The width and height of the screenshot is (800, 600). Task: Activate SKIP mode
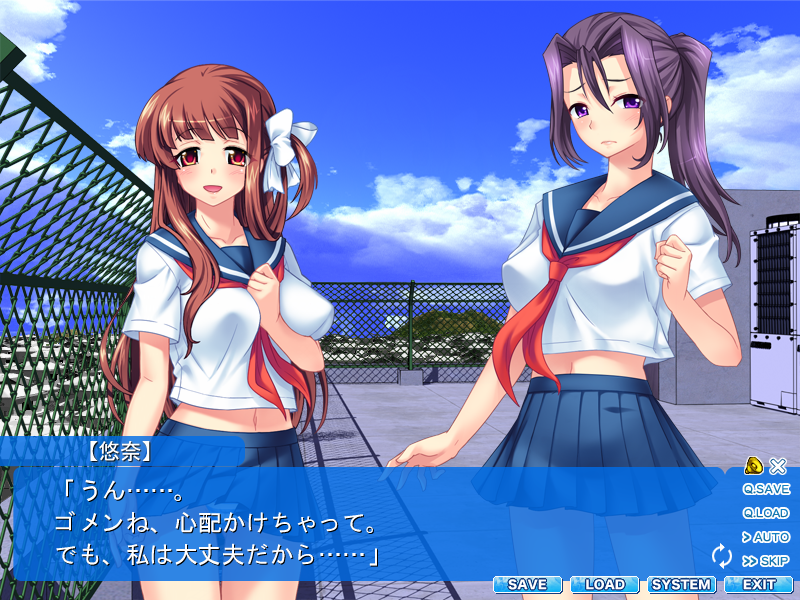(x=766, y=561)
